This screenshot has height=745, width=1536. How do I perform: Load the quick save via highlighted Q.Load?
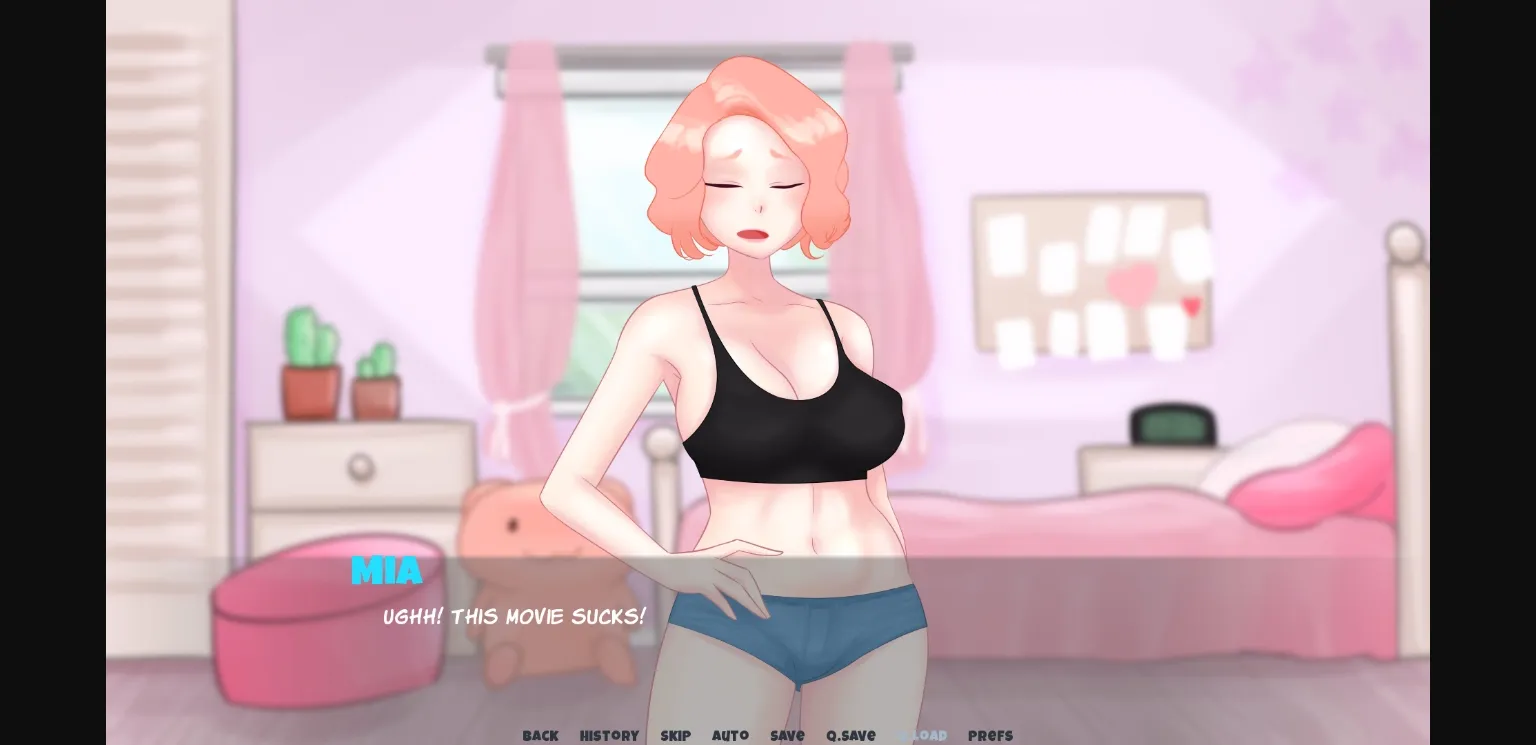pyautogui.click(x=922, y=735)
